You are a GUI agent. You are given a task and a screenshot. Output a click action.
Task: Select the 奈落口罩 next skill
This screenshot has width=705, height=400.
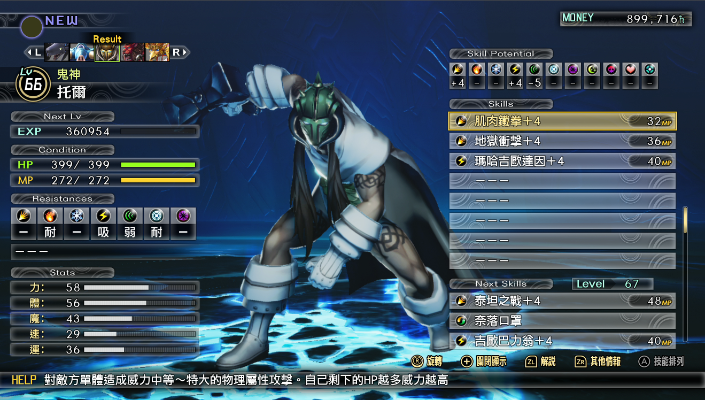click(562, 321)
